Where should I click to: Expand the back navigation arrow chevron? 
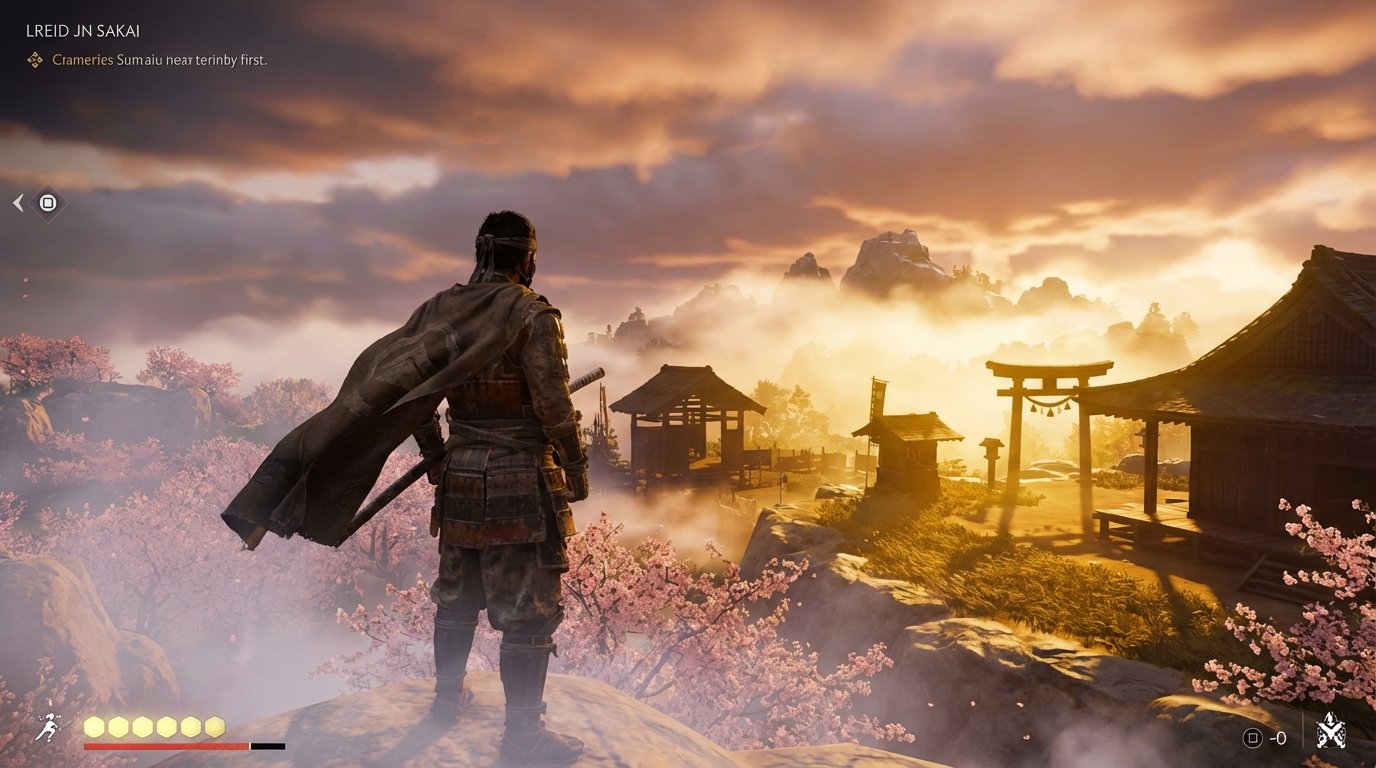click(x=17, y=203)
